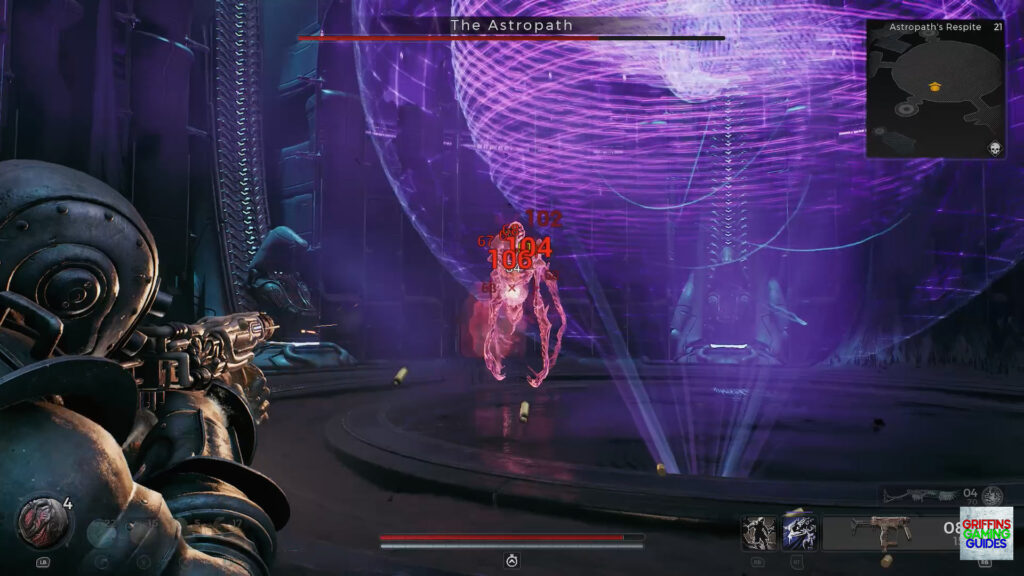Viewport: 1024px width, 576px height.
Task: Activate the blue weapon mod icon
Action: pyautogui.click(x=799, y=532)
